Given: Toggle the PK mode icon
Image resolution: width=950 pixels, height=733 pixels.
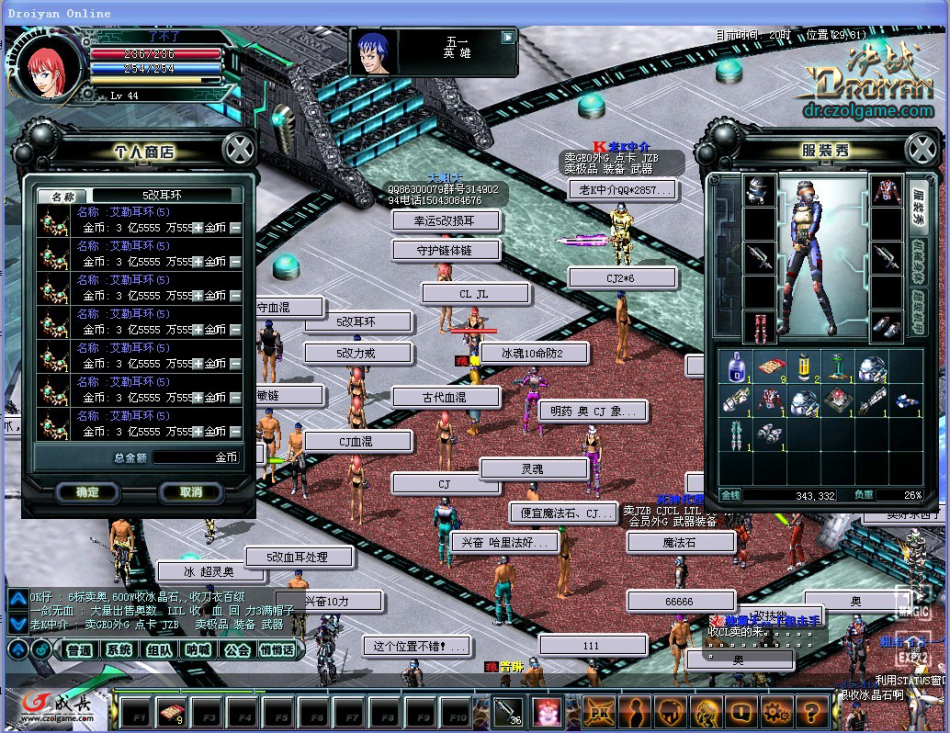Looking at the screenshot, I should pos(600,712).
